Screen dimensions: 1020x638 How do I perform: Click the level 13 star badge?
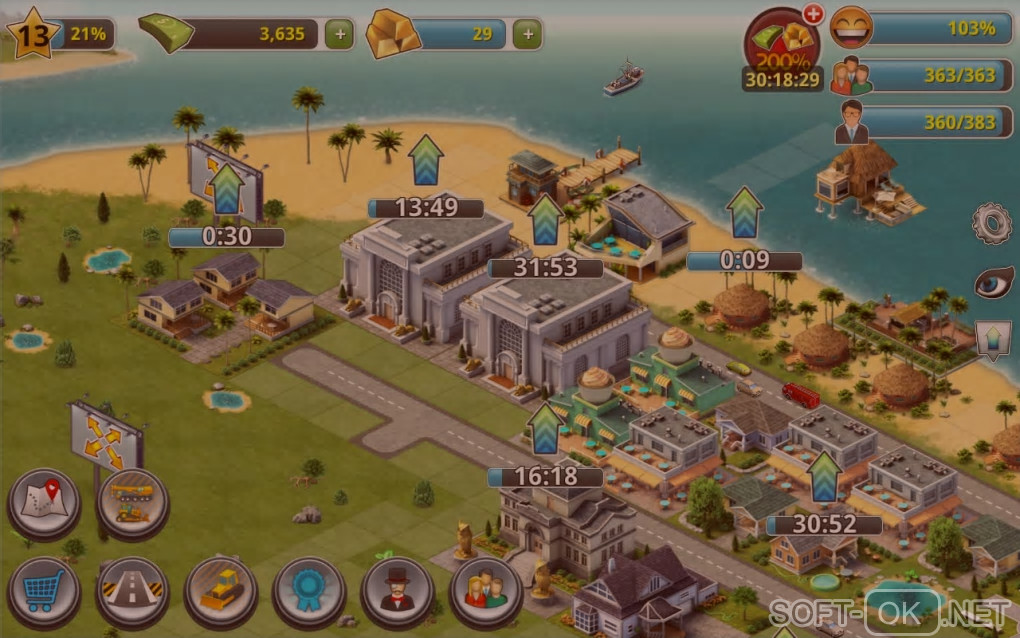coord(29,35)
